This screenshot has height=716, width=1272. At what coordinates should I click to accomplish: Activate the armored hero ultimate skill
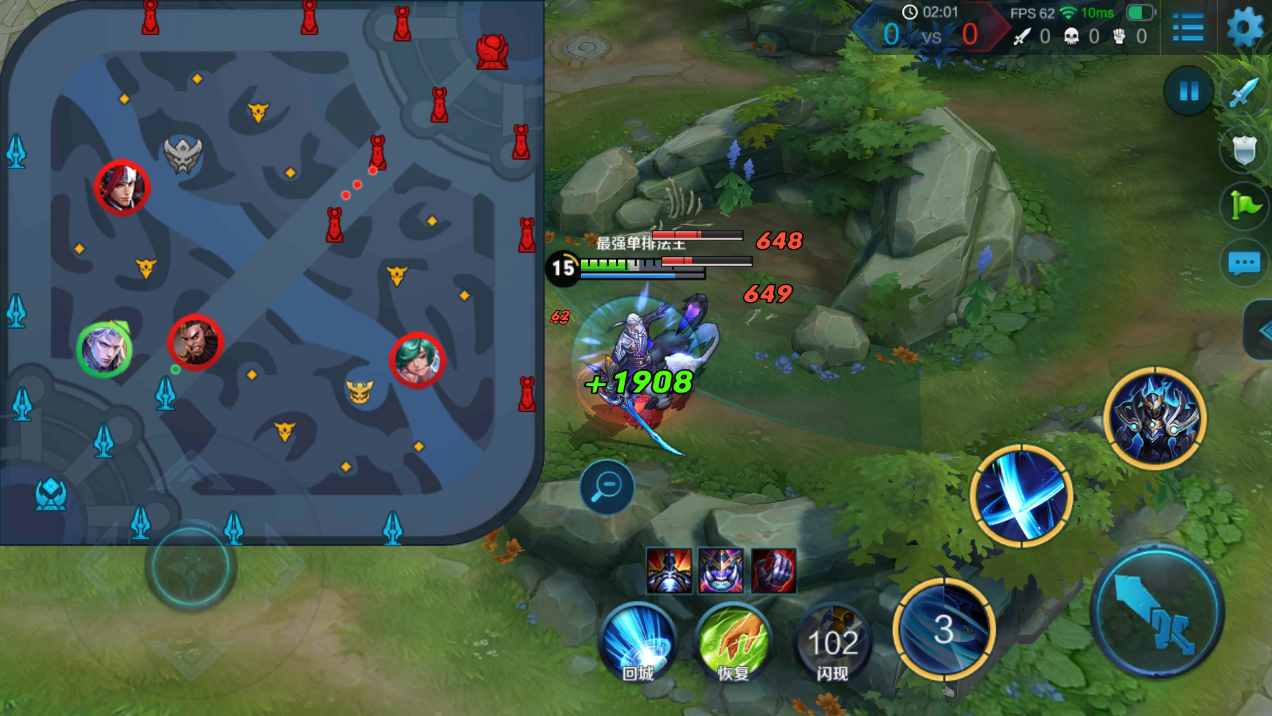point(1155,418)
